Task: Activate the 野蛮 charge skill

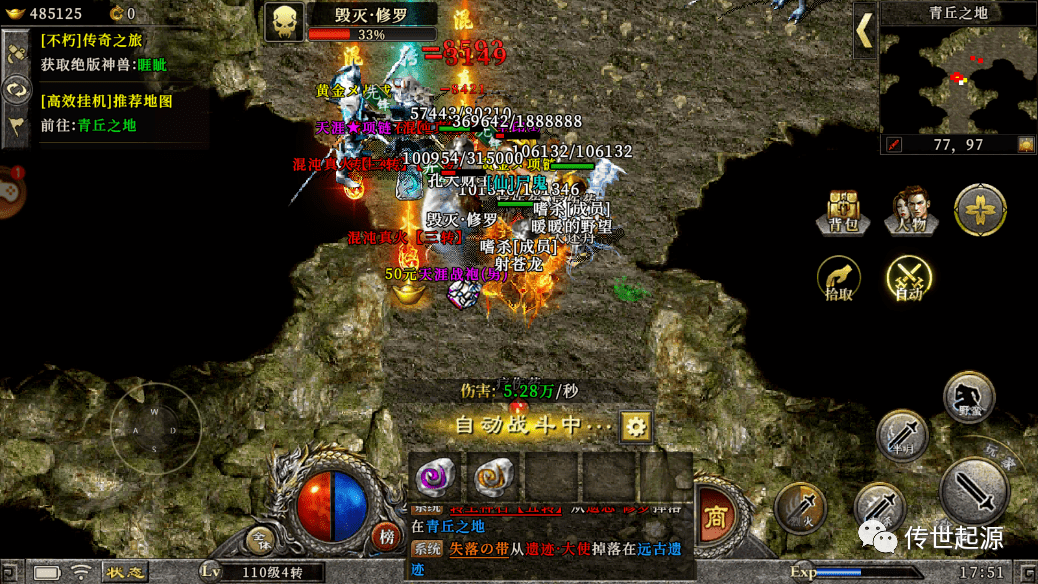Action: tap(969, 395)
